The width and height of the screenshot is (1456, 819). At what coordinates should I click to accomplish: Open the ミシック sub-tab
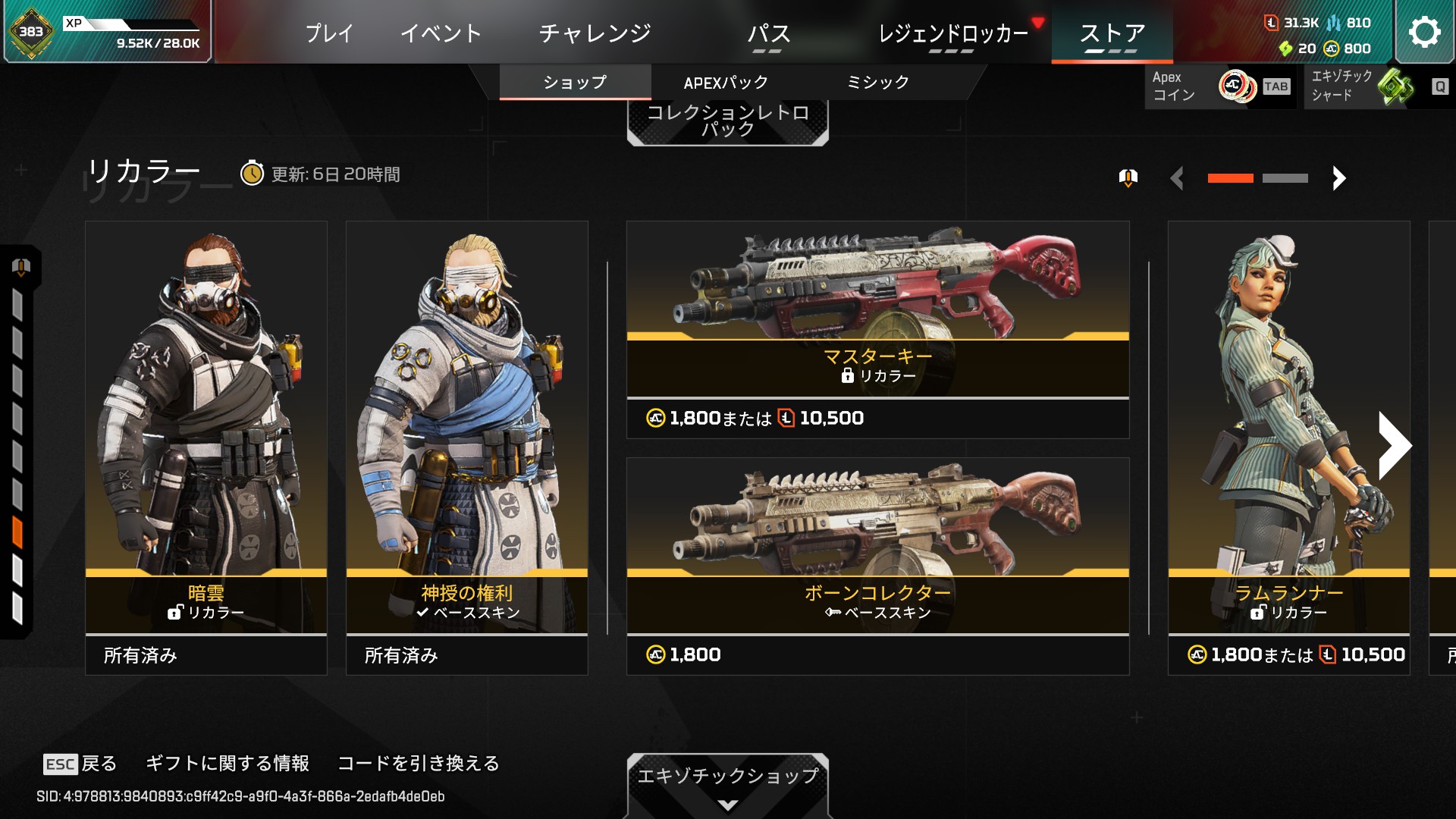(877, 83)
